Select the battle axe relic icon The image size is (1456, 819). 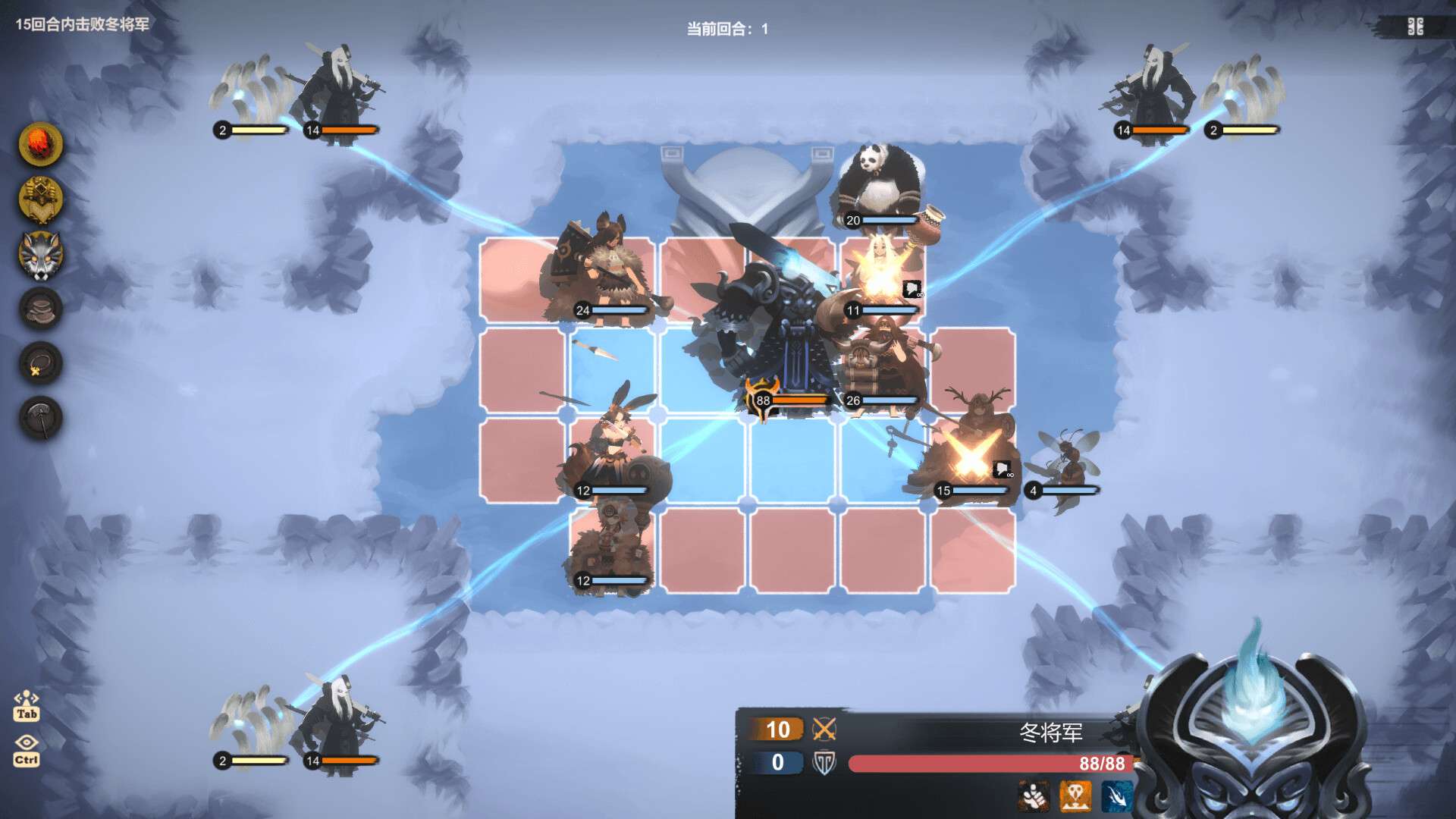click(x=41, y=418)
